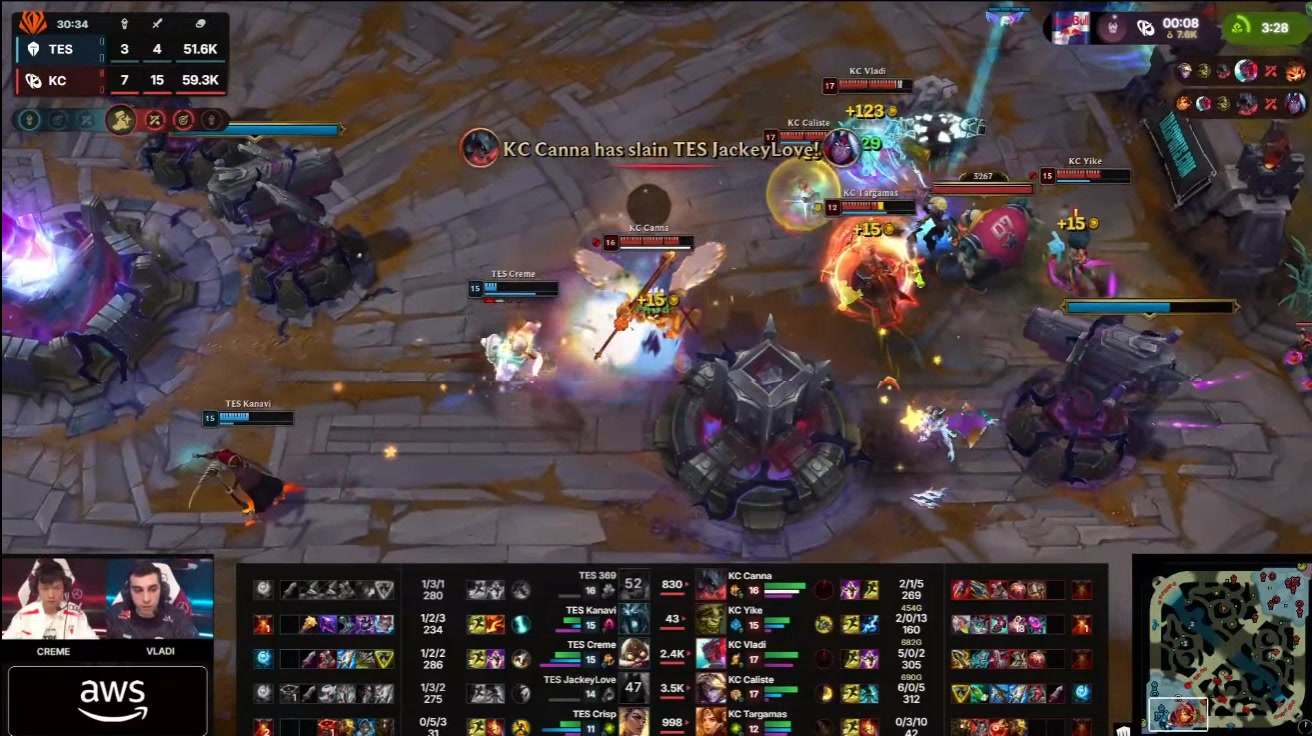Select the large gold objective icon below the score panel

coord(121,120)
